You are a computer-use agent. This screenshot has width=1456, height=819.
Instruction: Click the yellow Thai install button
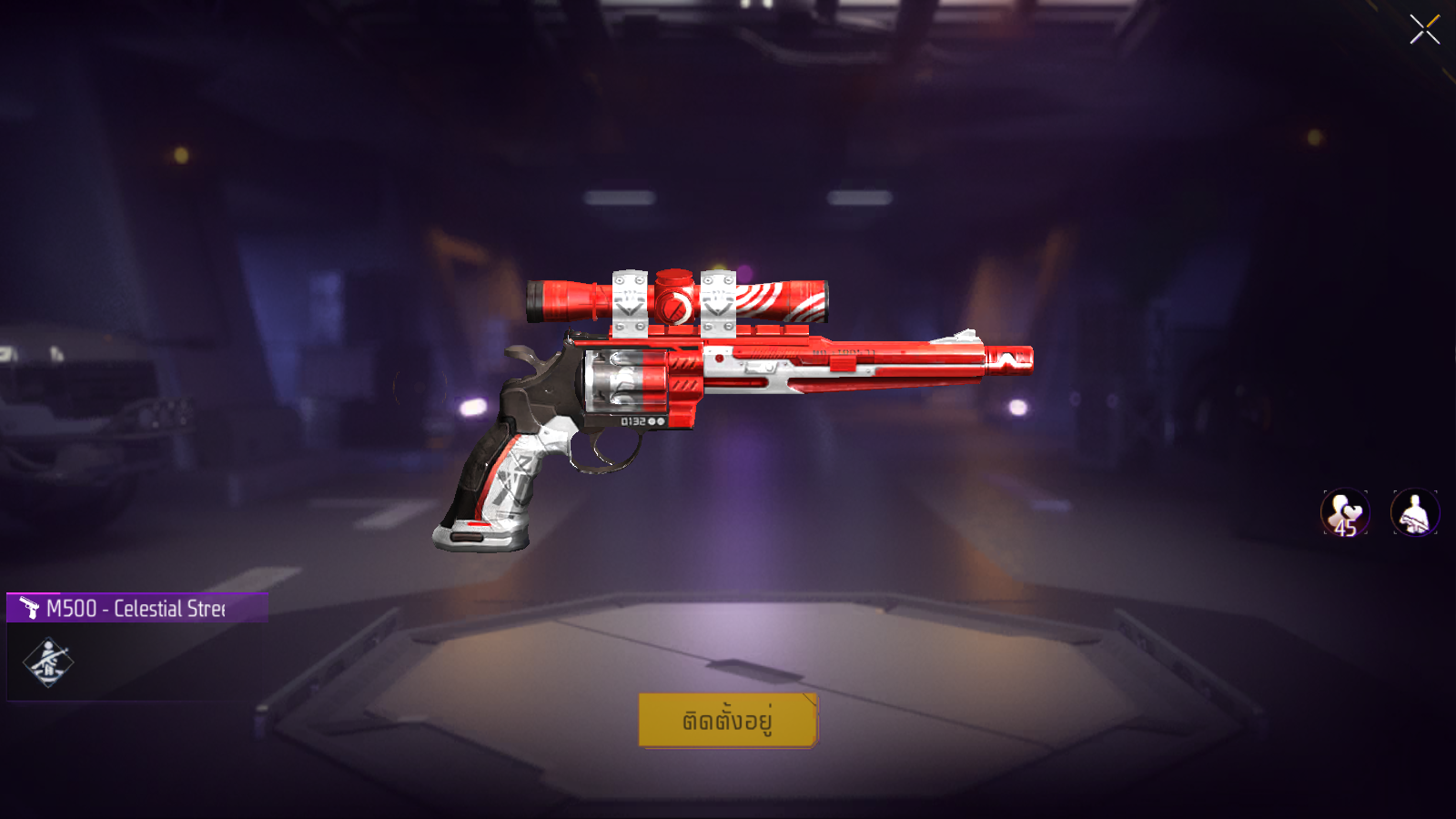[727, 721]
